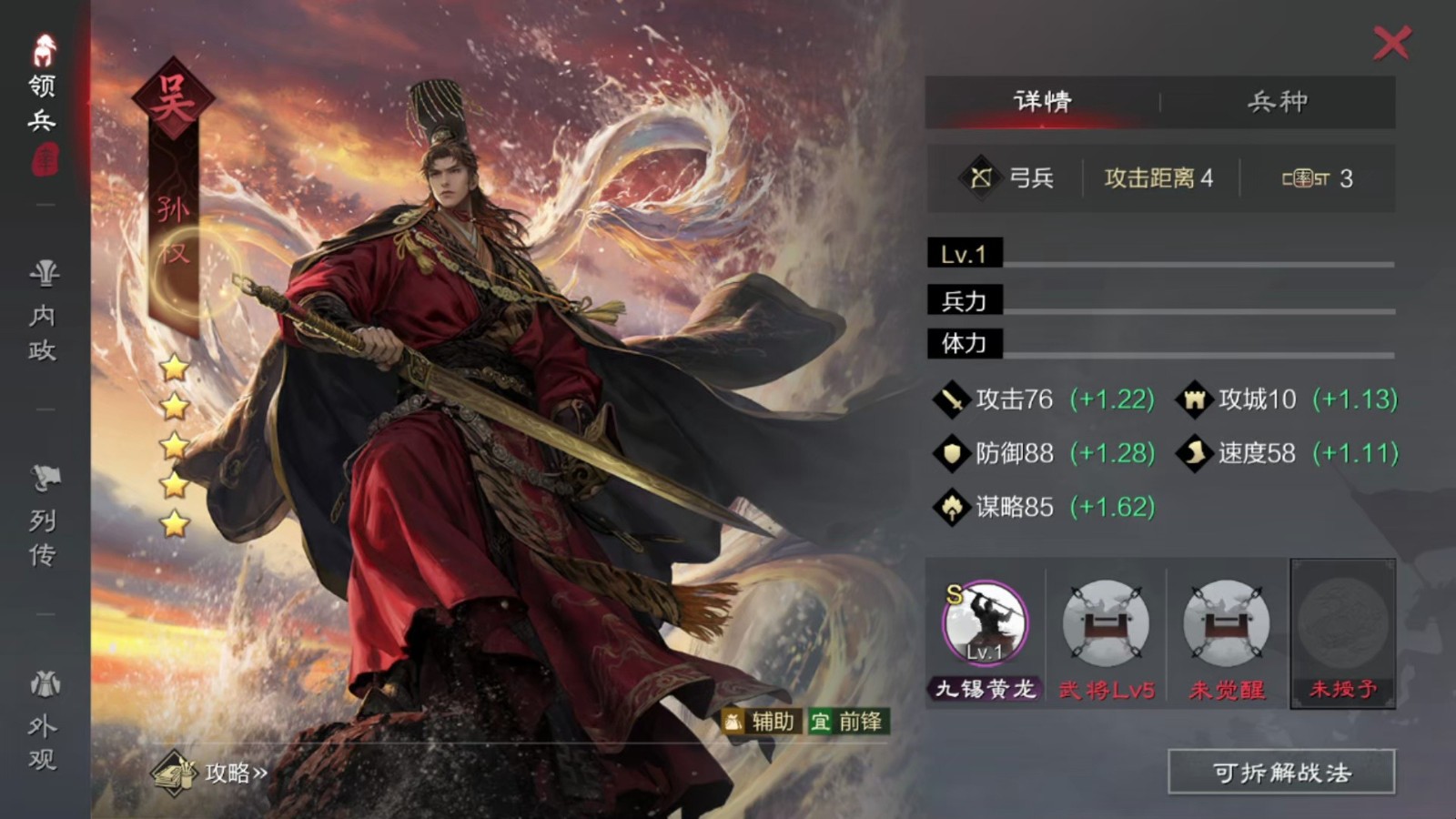Open the 领兵 sidebar icon
The height and width of the screenshot is (819, 1456).
tap(43, 68)
